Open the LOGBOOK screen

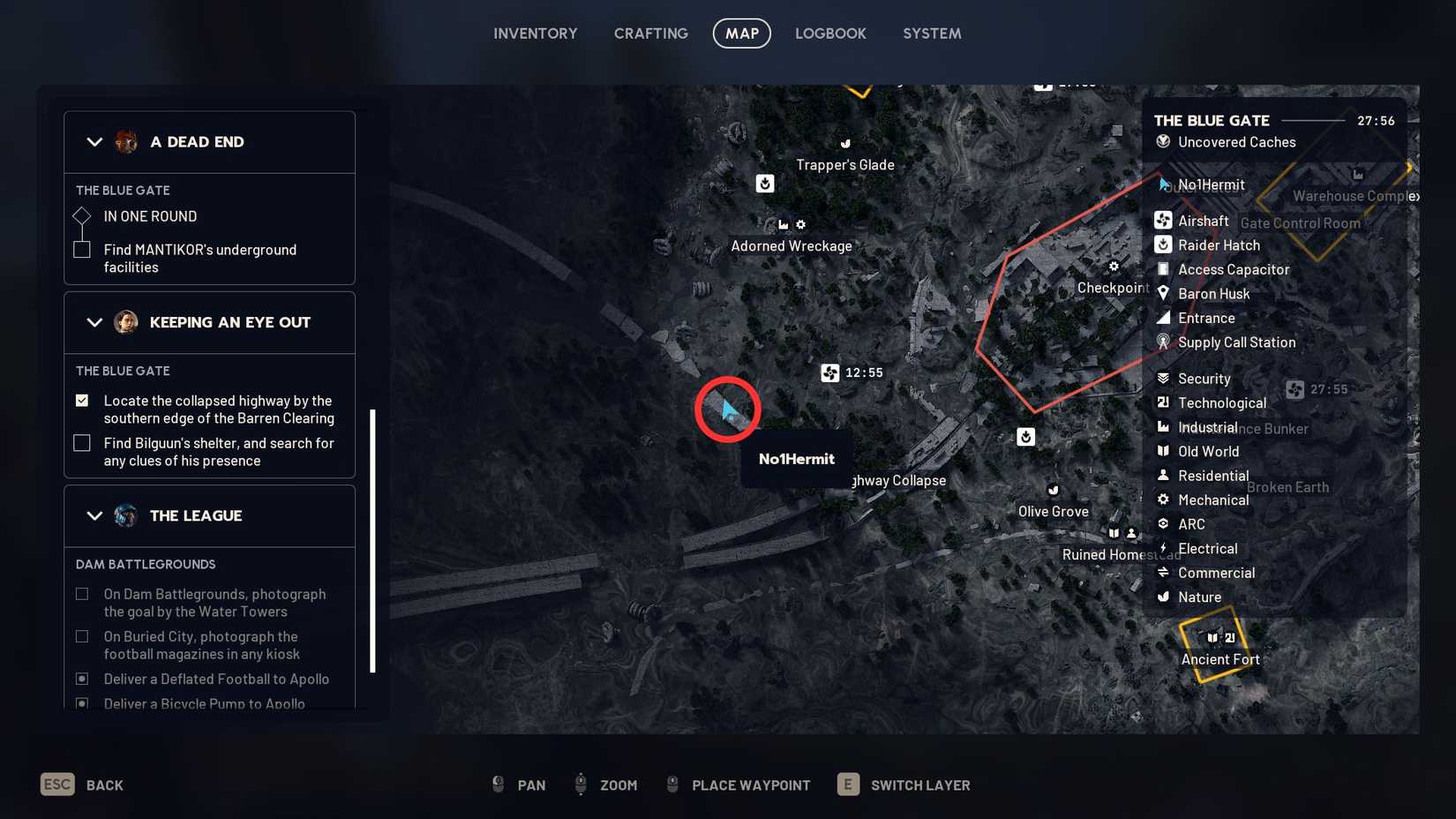point(830,33)
